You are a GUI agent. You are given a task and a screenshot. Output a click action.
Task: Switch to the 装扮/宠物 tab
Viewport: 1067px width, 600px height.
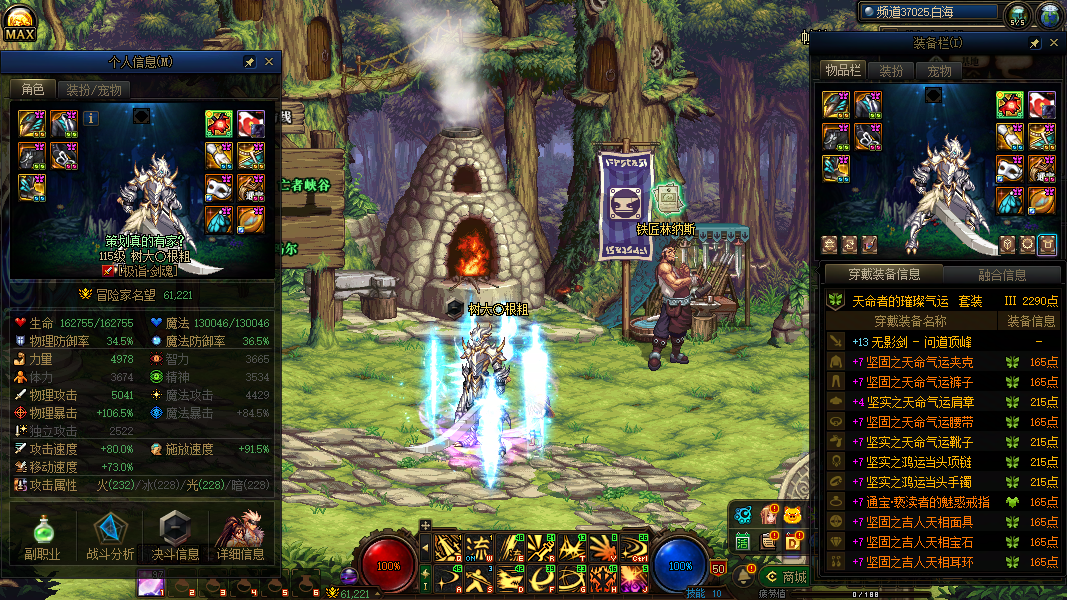click(94, 90)
